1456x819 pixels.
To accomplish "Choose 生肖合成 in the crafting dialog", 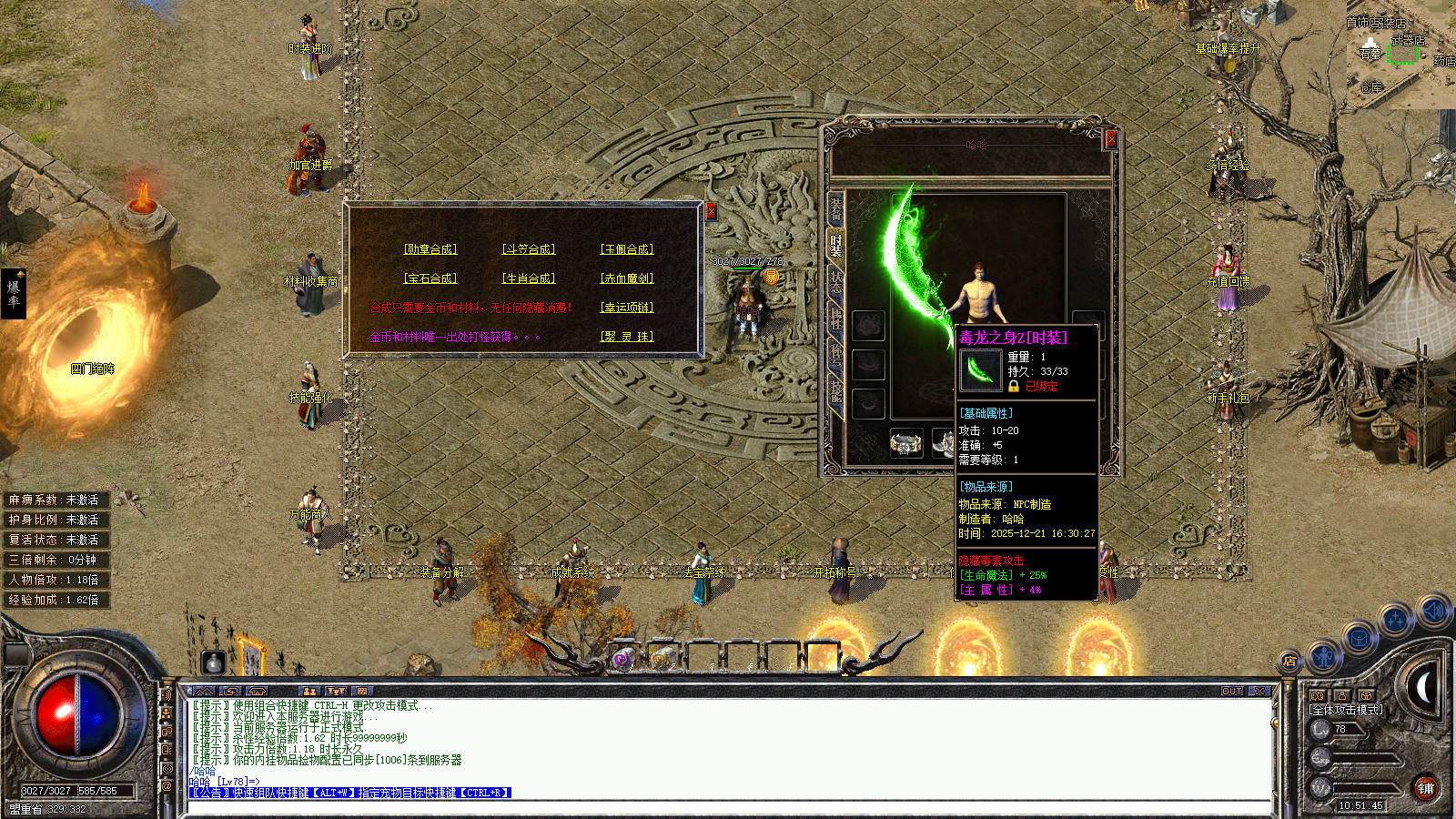I will [529, 278].
